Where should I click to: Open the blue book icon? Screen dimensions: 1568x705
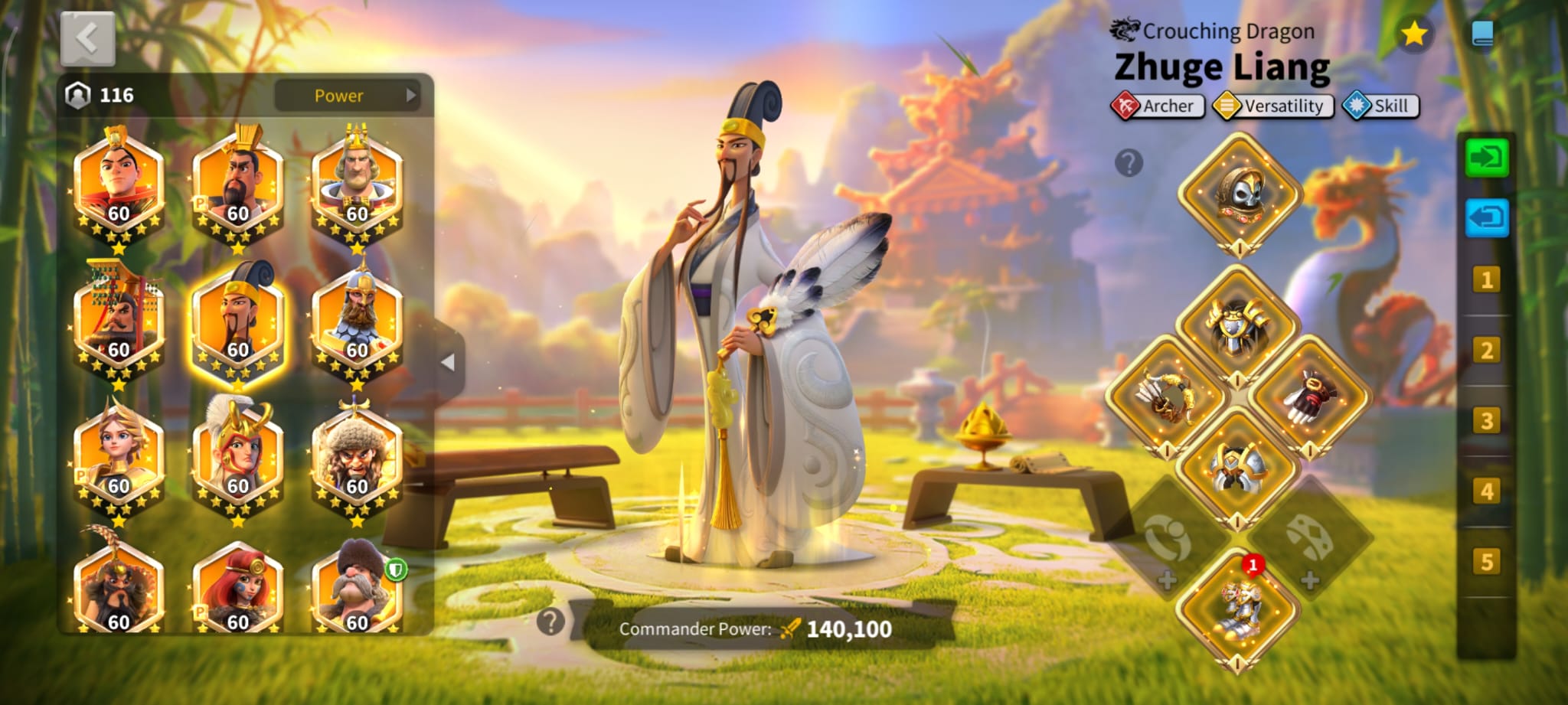tap(1482, 34)
